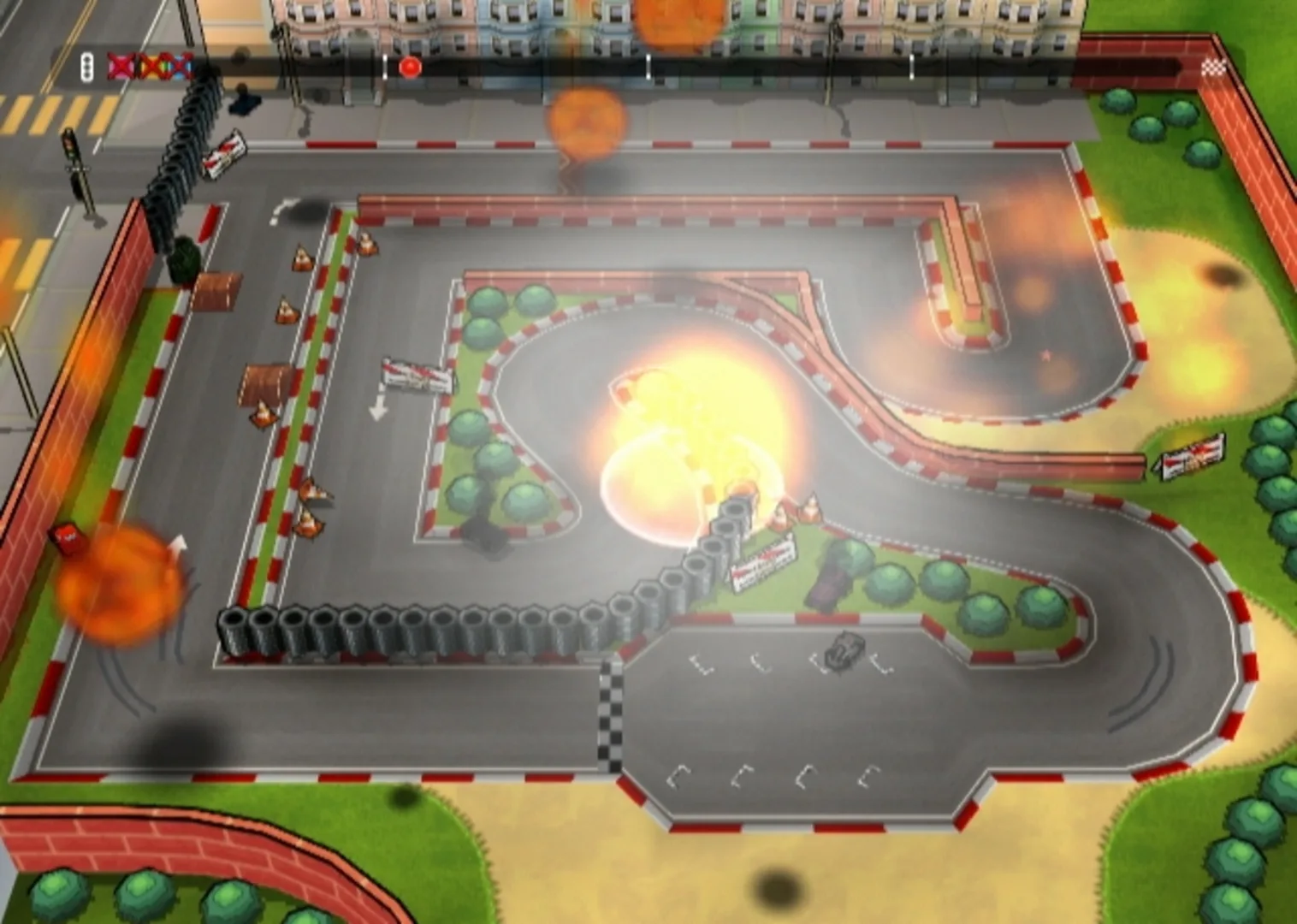Select the yellow crossed-out player icon
The width and height of the screenshot is (1297, 924).
154,66
